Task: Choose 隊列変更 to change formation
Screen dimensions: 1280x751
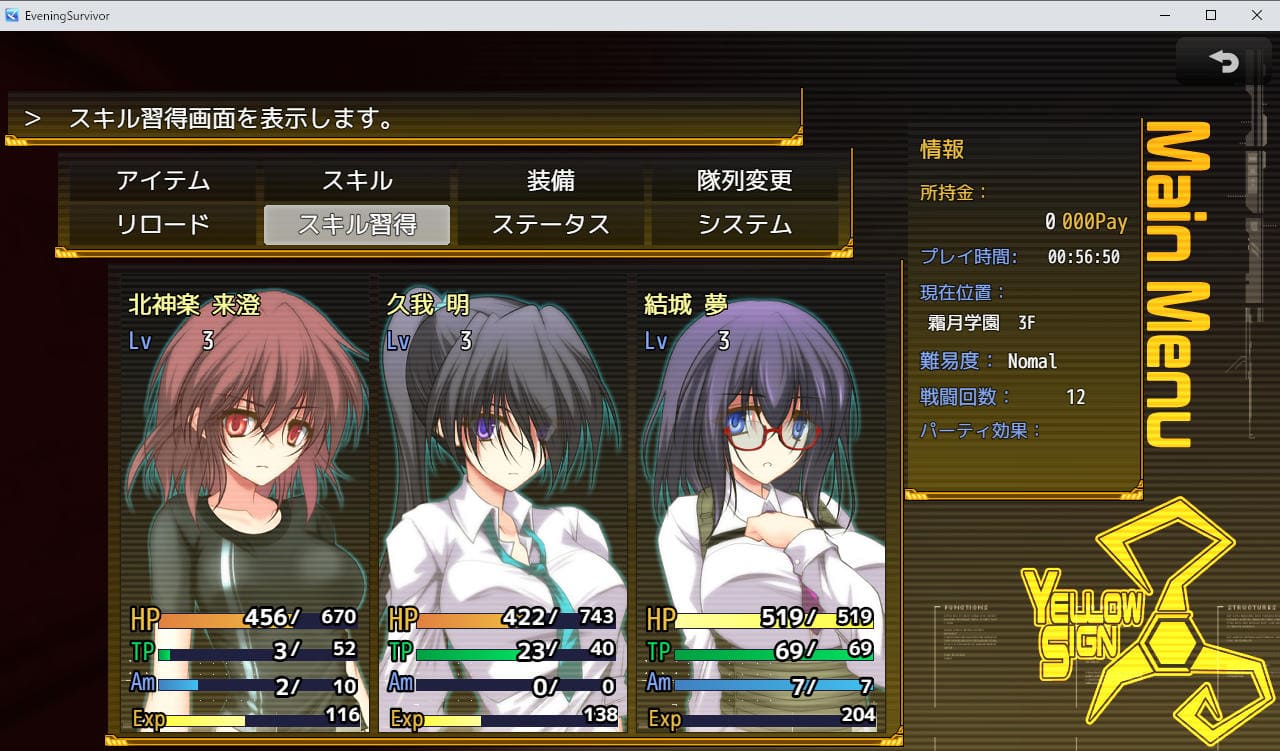Action: pyautogui.click(x=745, y=181)
